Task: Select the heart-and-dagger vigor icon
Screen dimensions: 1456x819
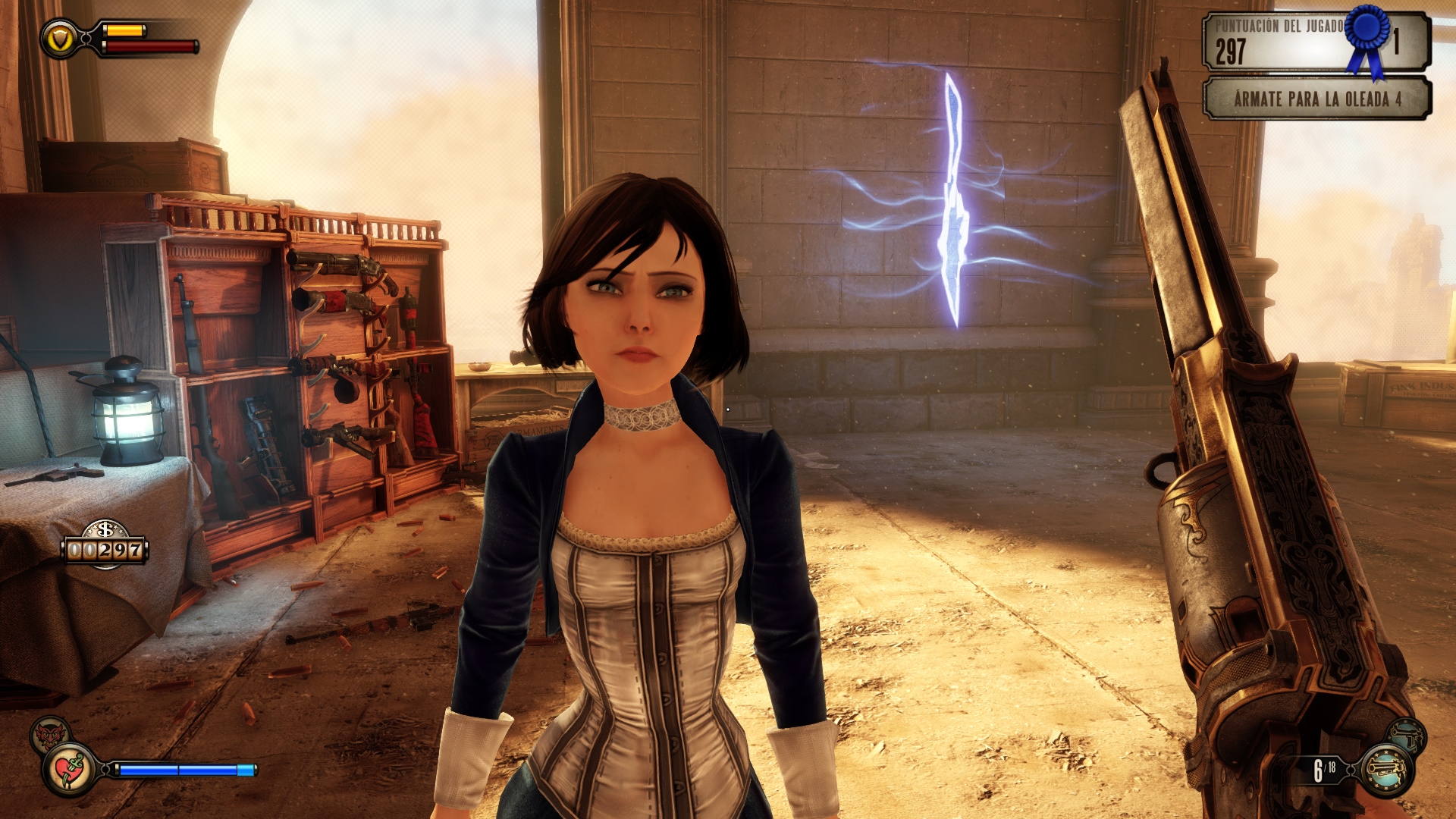Action: pyautogui.click(x=71, y=769)
